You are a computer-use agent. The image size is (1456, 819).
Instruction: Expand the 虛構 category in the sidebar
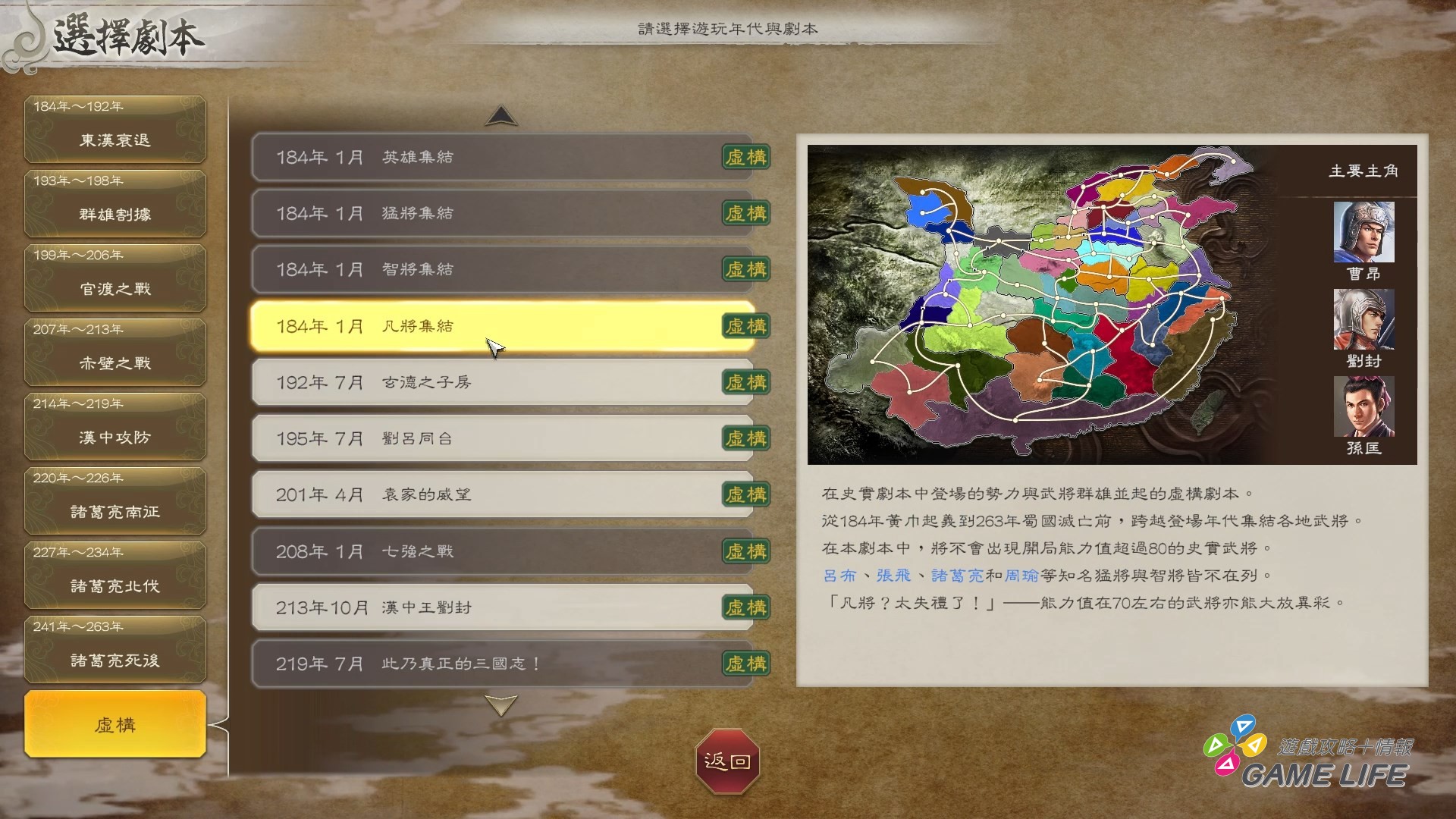tap(115, 724)
